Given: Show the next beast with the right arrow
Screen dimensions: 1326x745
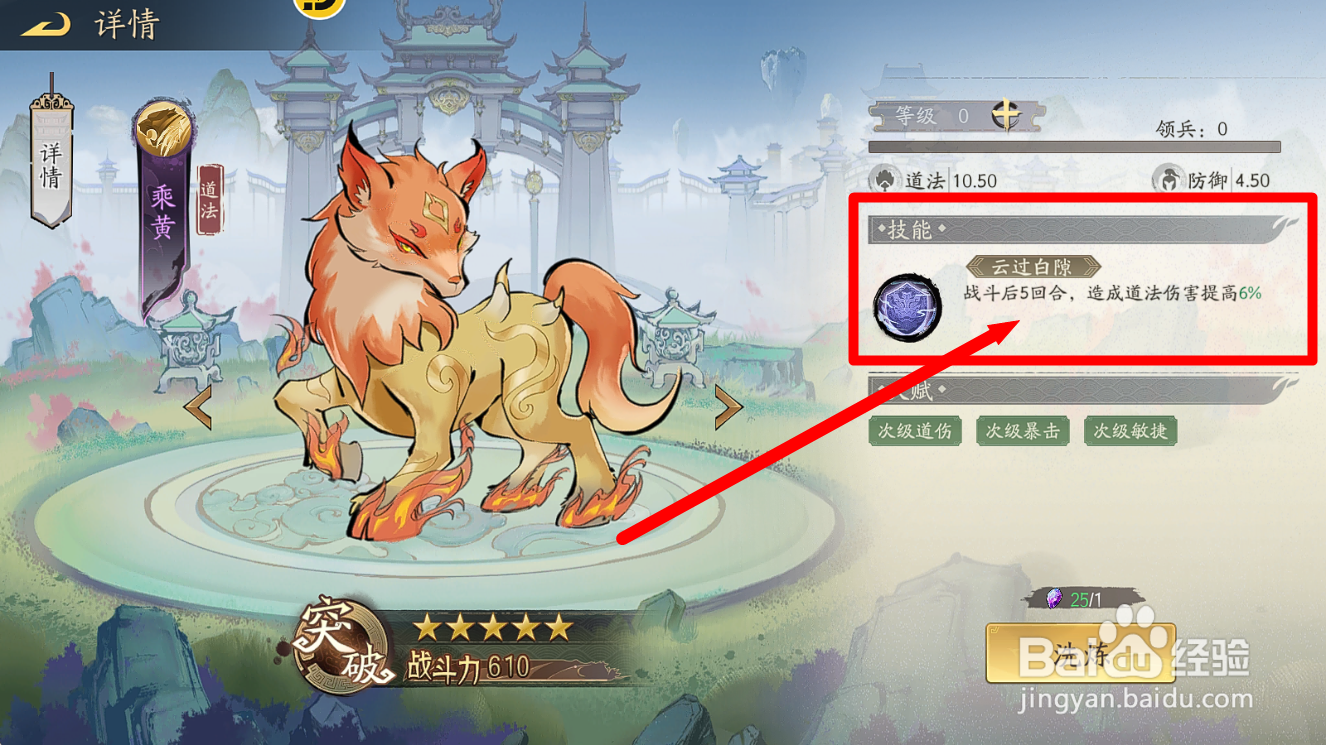Looking at the screenshot, I should (x=728, y=406).
